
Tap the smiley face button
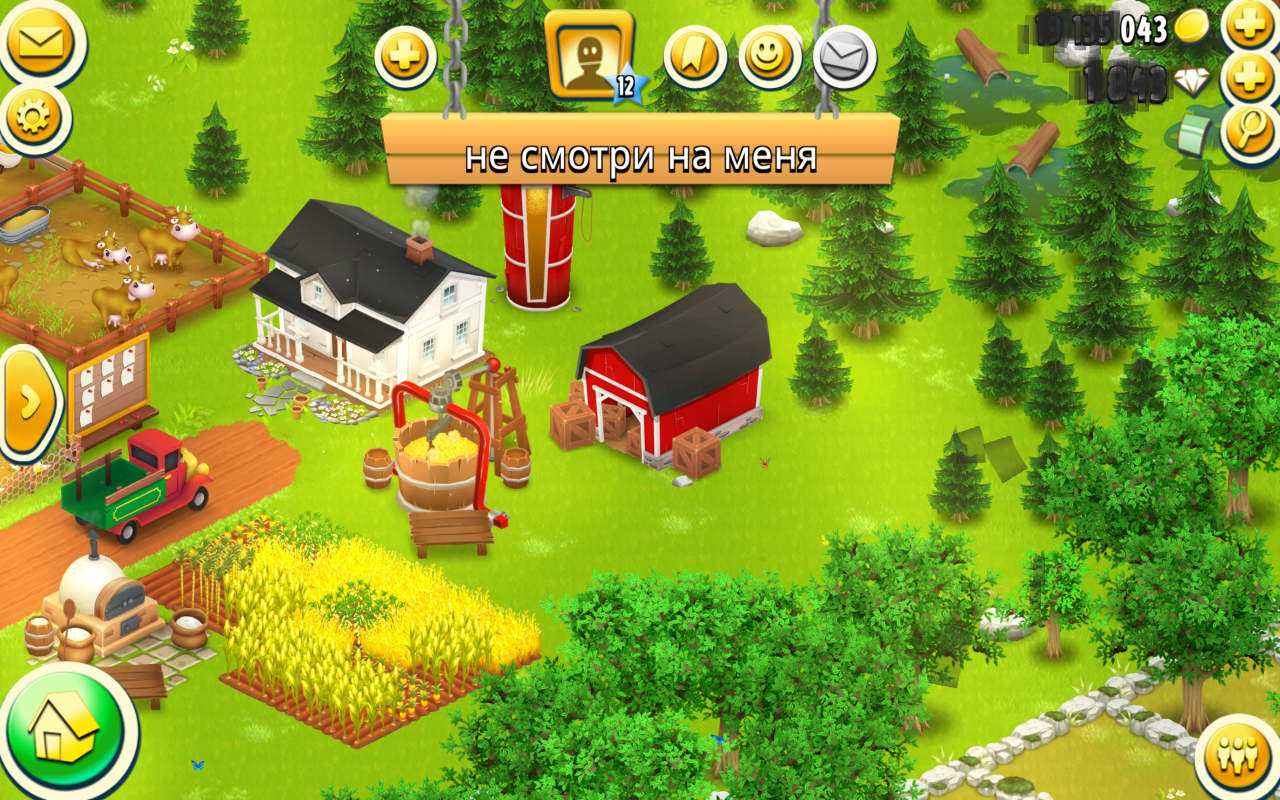pyautogui.click(x=769, y=56)
